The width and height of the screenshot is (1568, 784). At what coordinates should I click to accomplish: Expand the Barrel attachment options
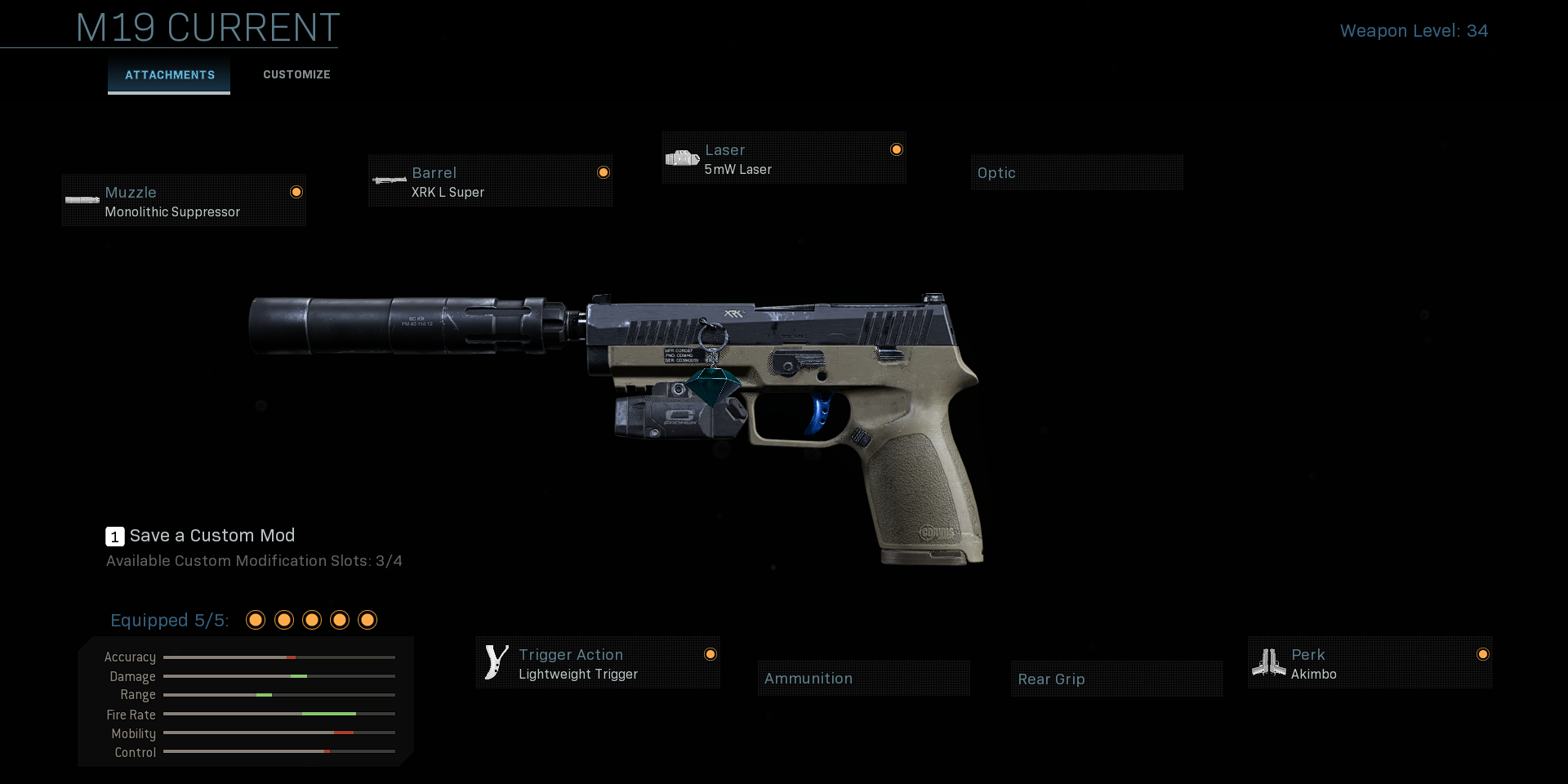pyautogui.click(x=490, y=180)
